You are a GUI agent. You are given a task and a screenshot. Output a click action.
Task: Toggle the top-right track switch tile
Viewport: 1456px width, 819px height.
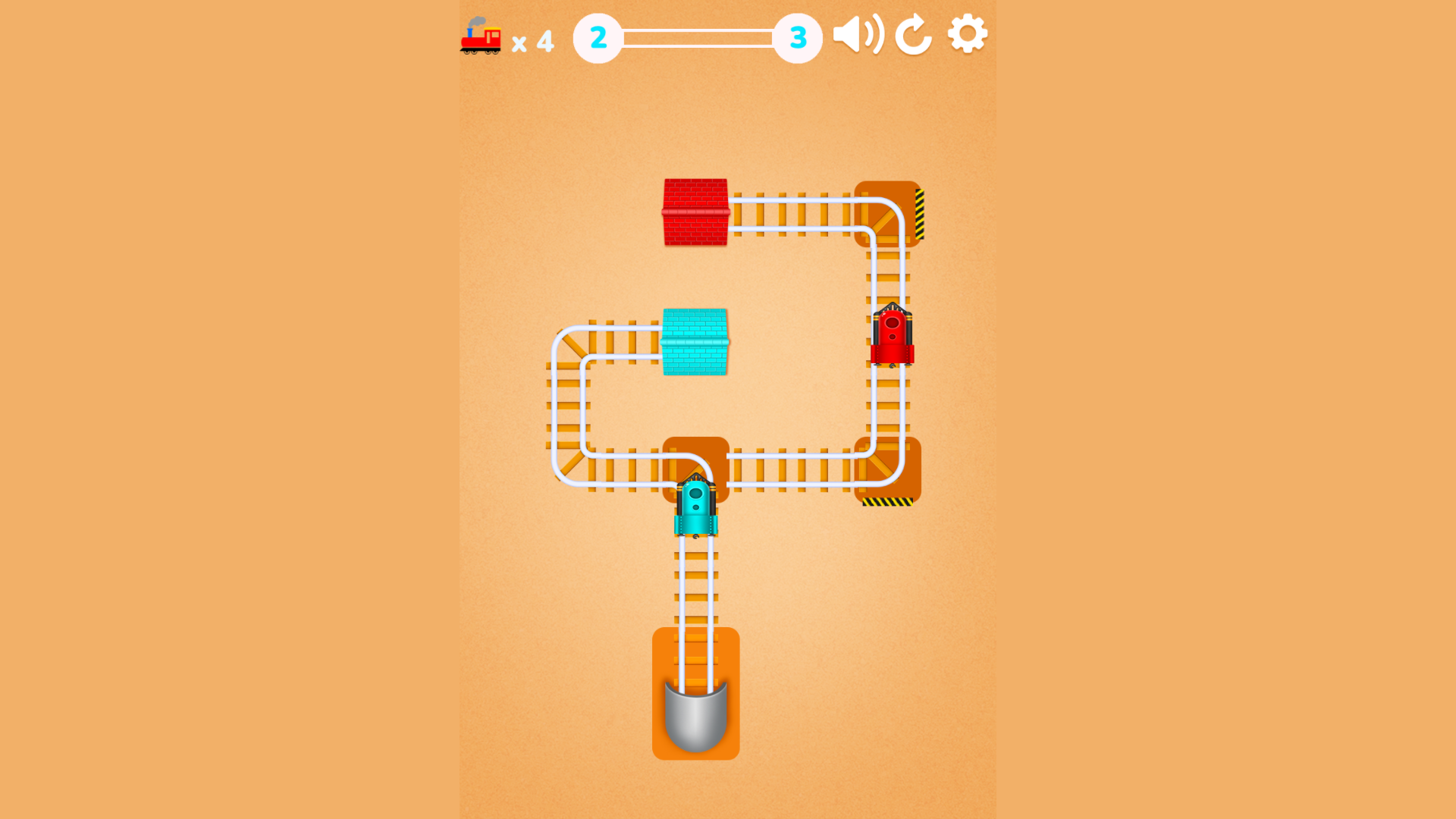pos(889,213)
